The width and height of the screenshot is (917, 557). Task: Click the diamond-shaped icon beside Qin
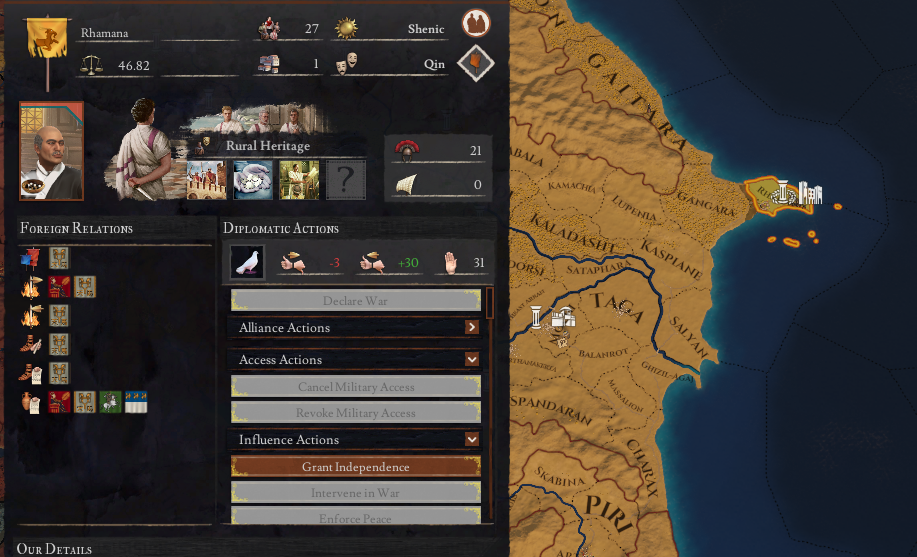click(x=476, y=63)
